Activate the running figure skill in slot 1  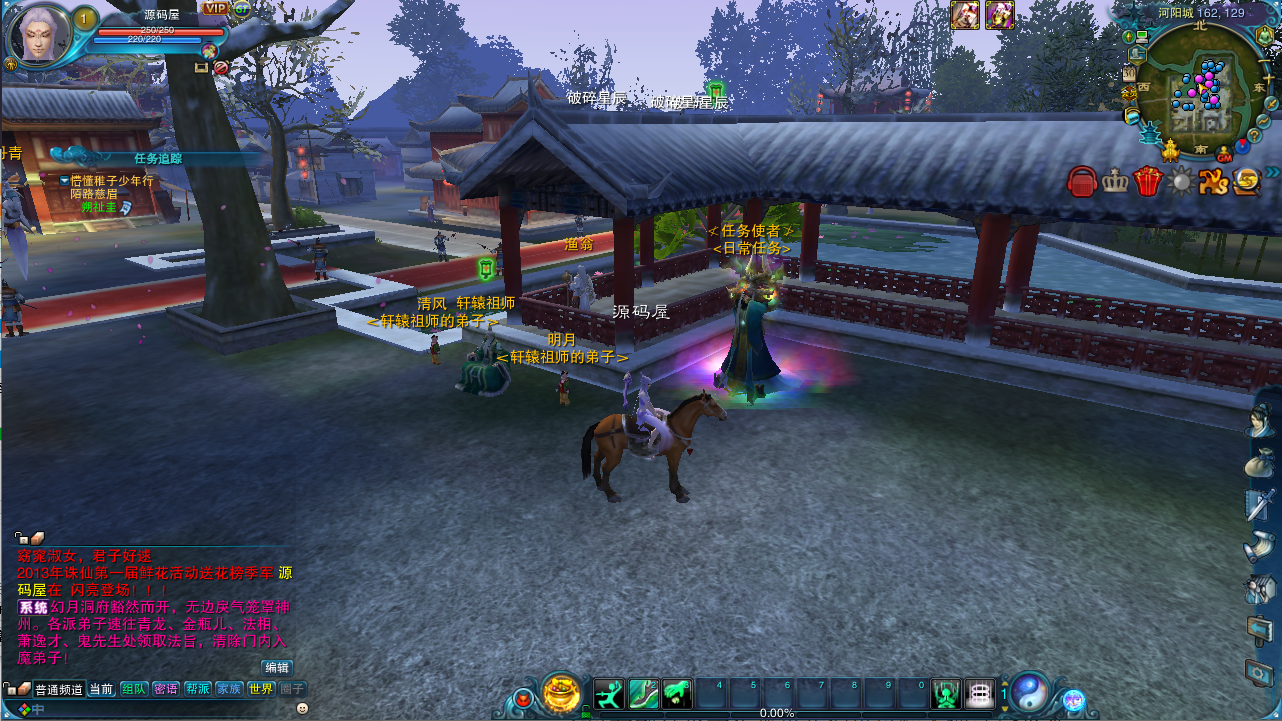click(x=609, y=693)
